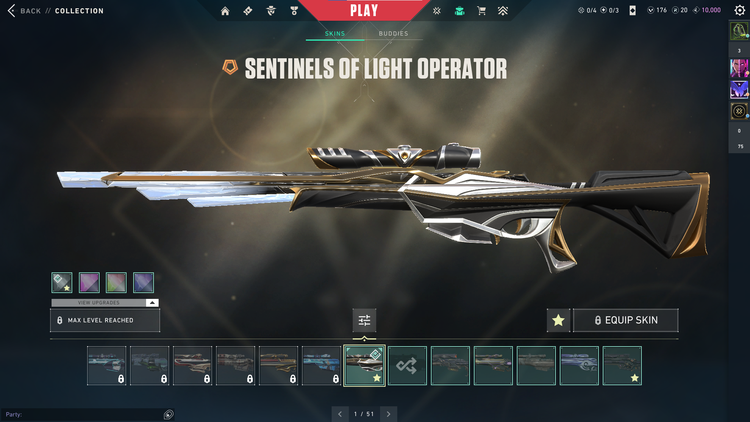This screenshot has height=422, width=750.
Task: Choose the green and red variant swatch
Action: [115, 283]
